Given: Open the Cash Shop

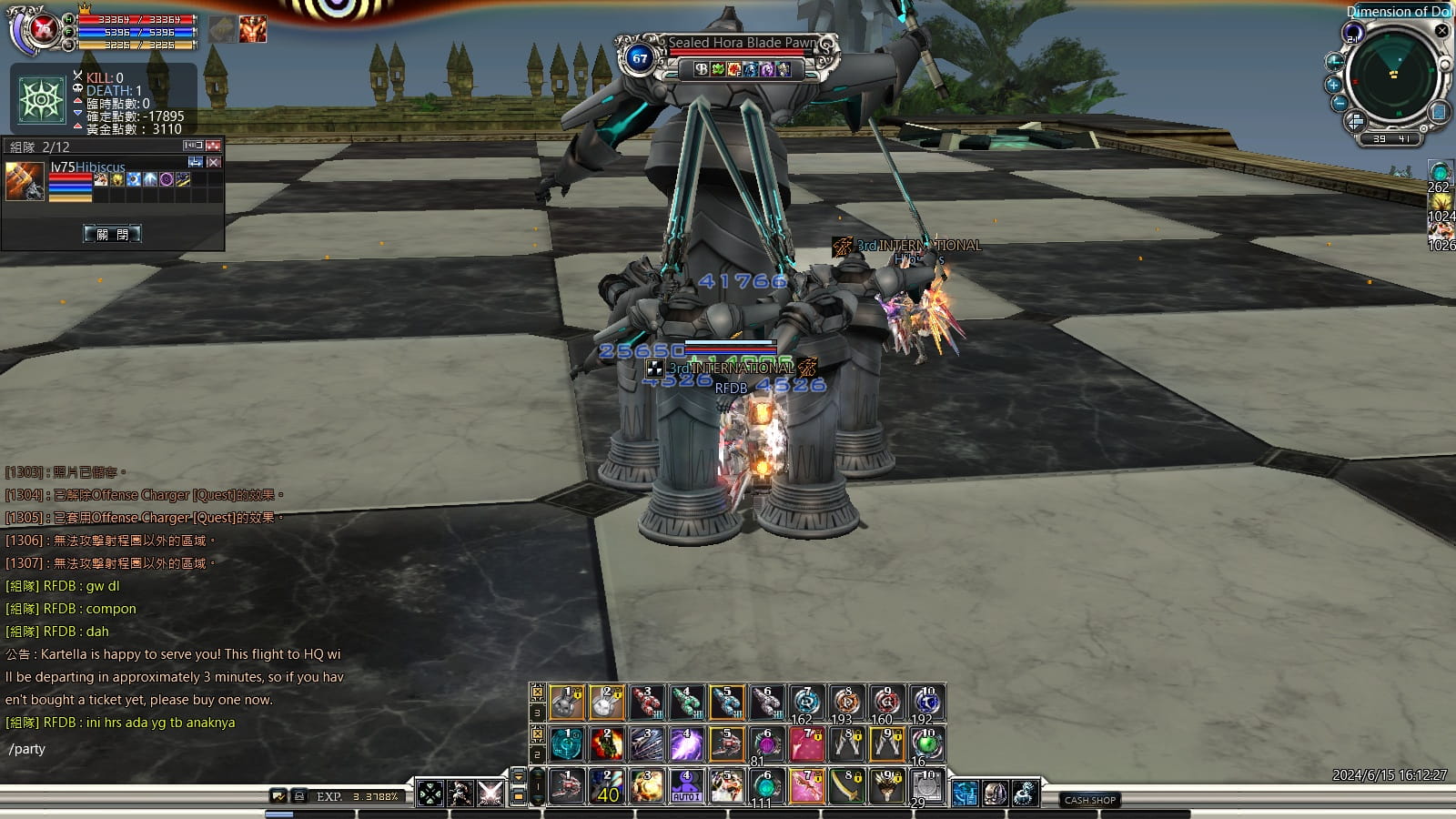Looking at the screenshot, I should click(x=1089, y=800).
